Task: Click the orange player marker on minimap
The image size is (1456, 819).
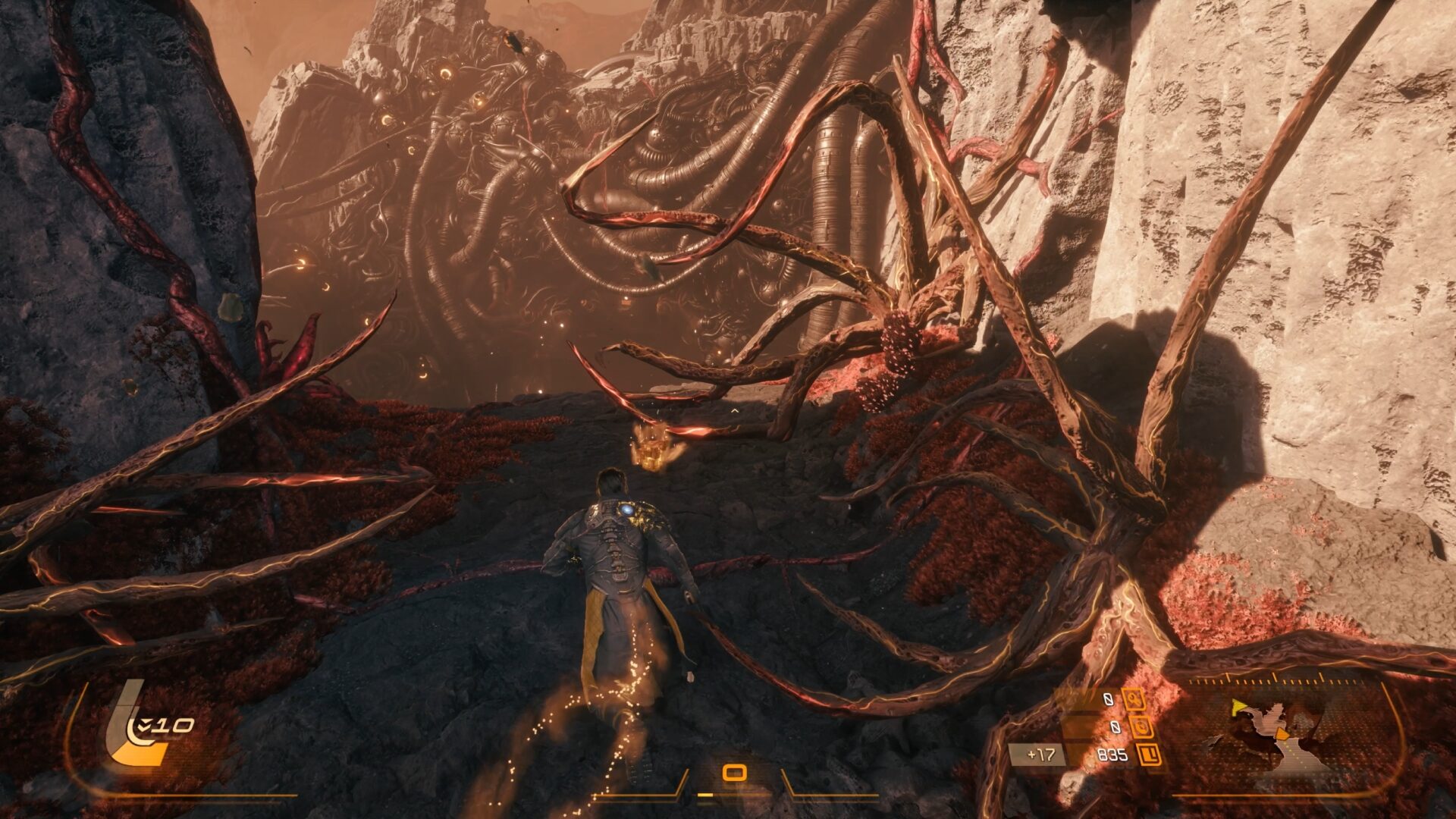Action: pos(1282,734)
